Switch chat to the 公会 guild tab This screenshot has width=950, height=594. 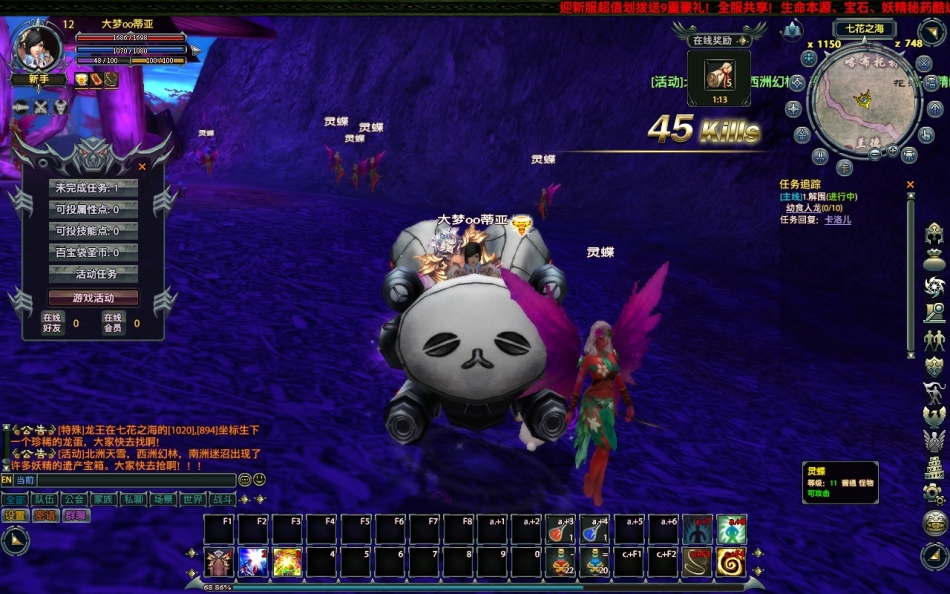[73, 499]
